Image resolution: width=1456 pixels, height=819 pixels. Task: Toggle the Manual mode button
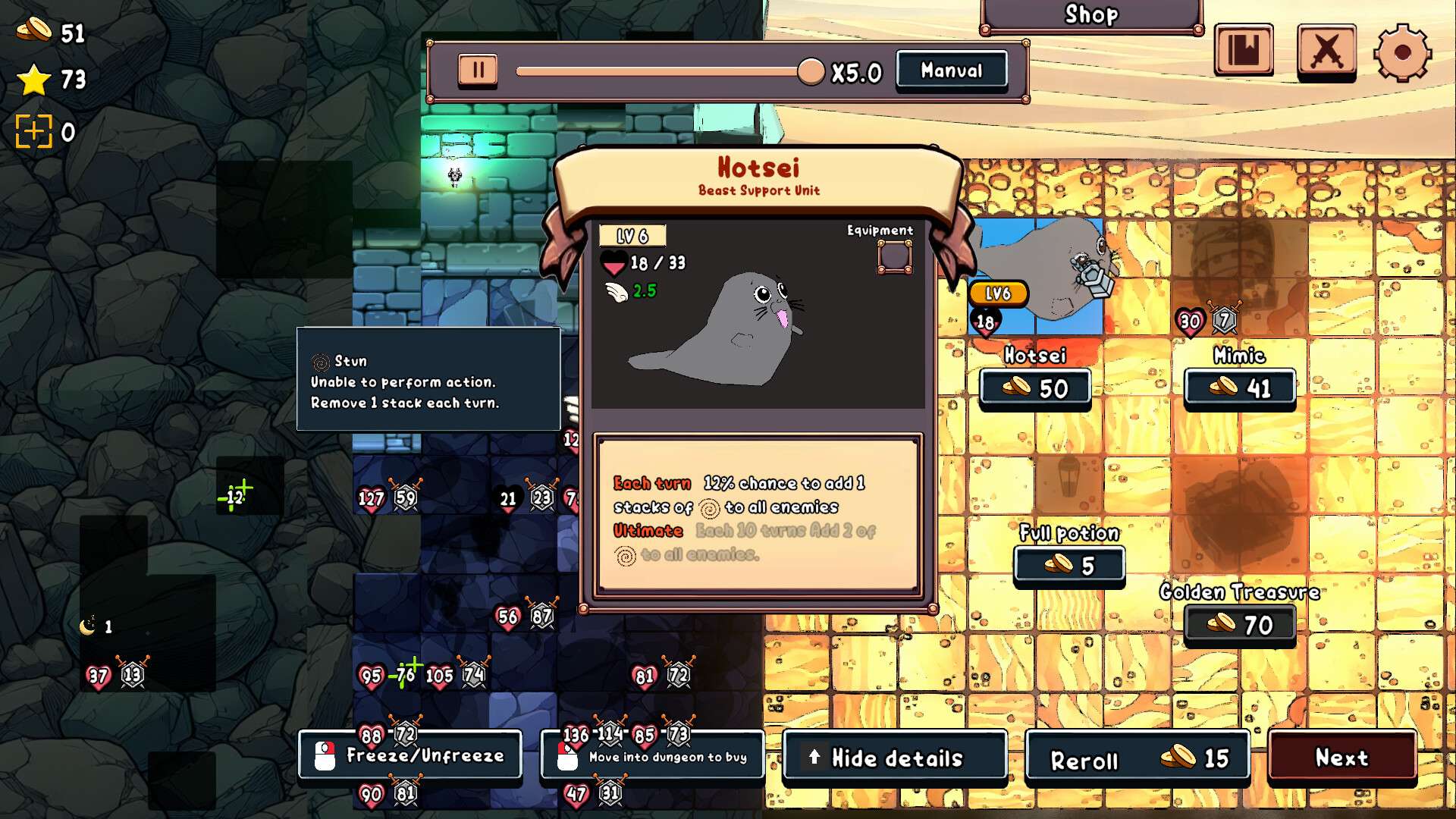click(952, 71)
